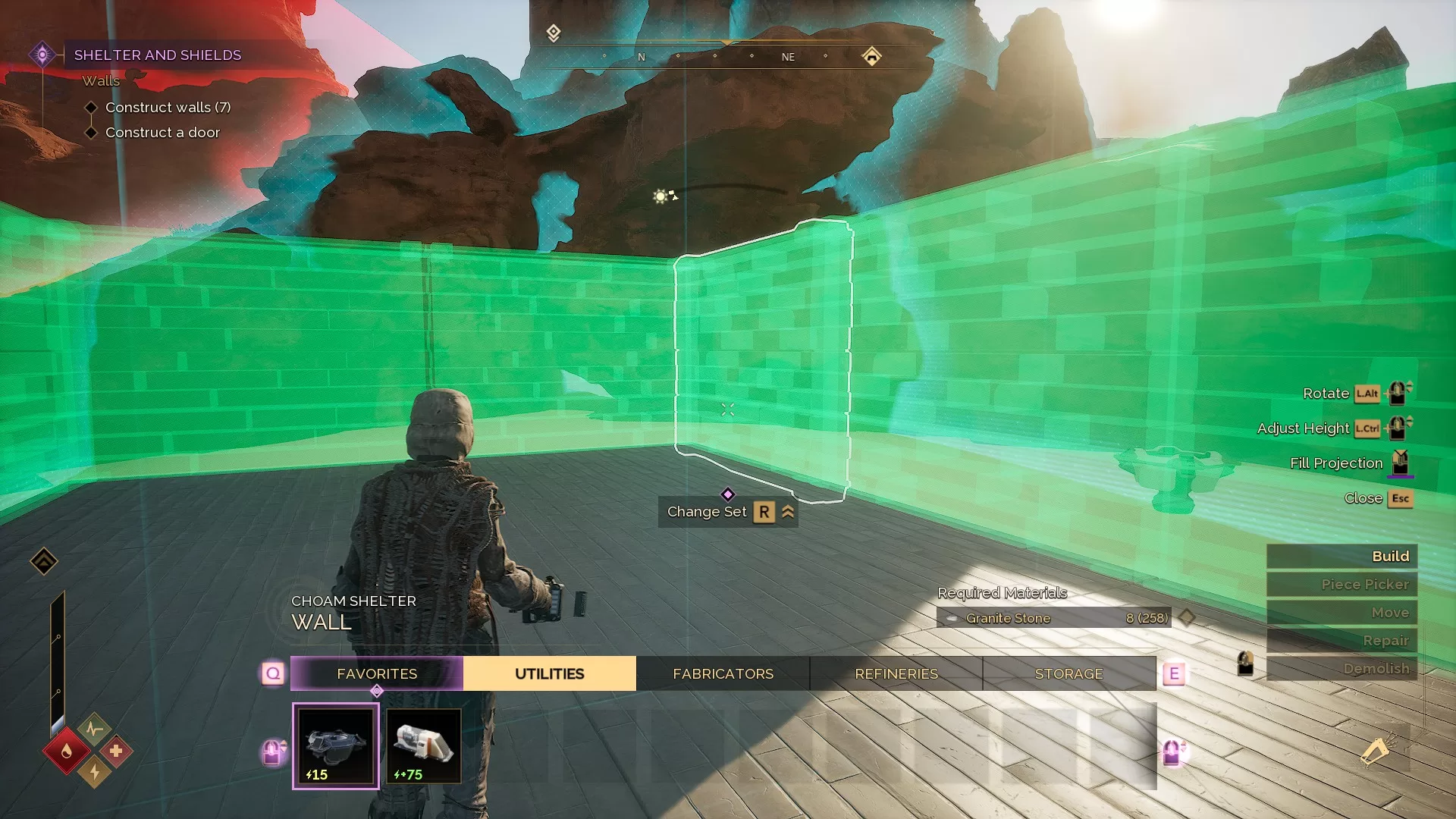
Task: Click the yellow building tool icon
Action: pos(1375,752)
